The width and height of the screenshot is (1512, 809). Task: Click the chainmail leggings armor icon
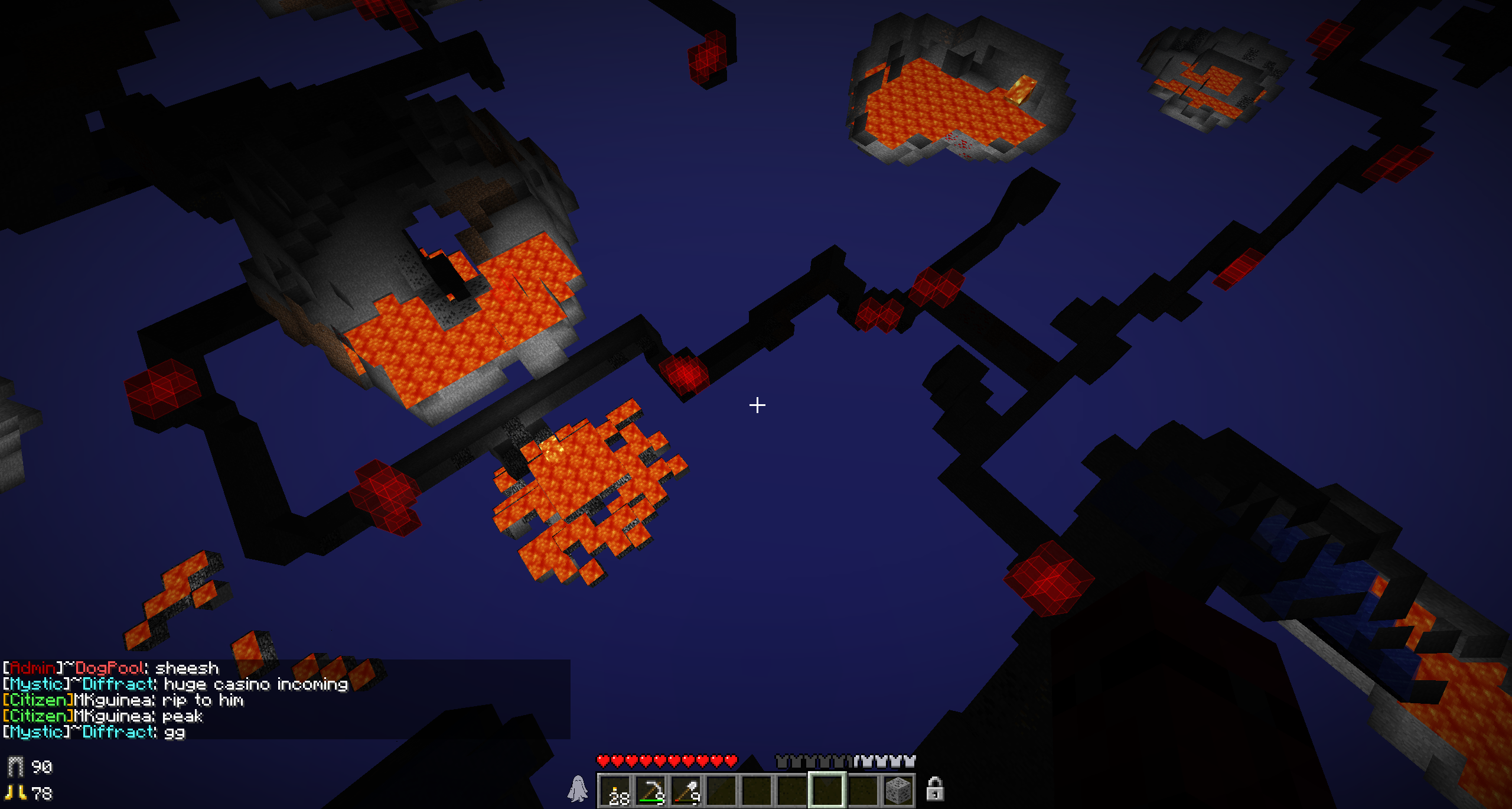click(15, 766)
